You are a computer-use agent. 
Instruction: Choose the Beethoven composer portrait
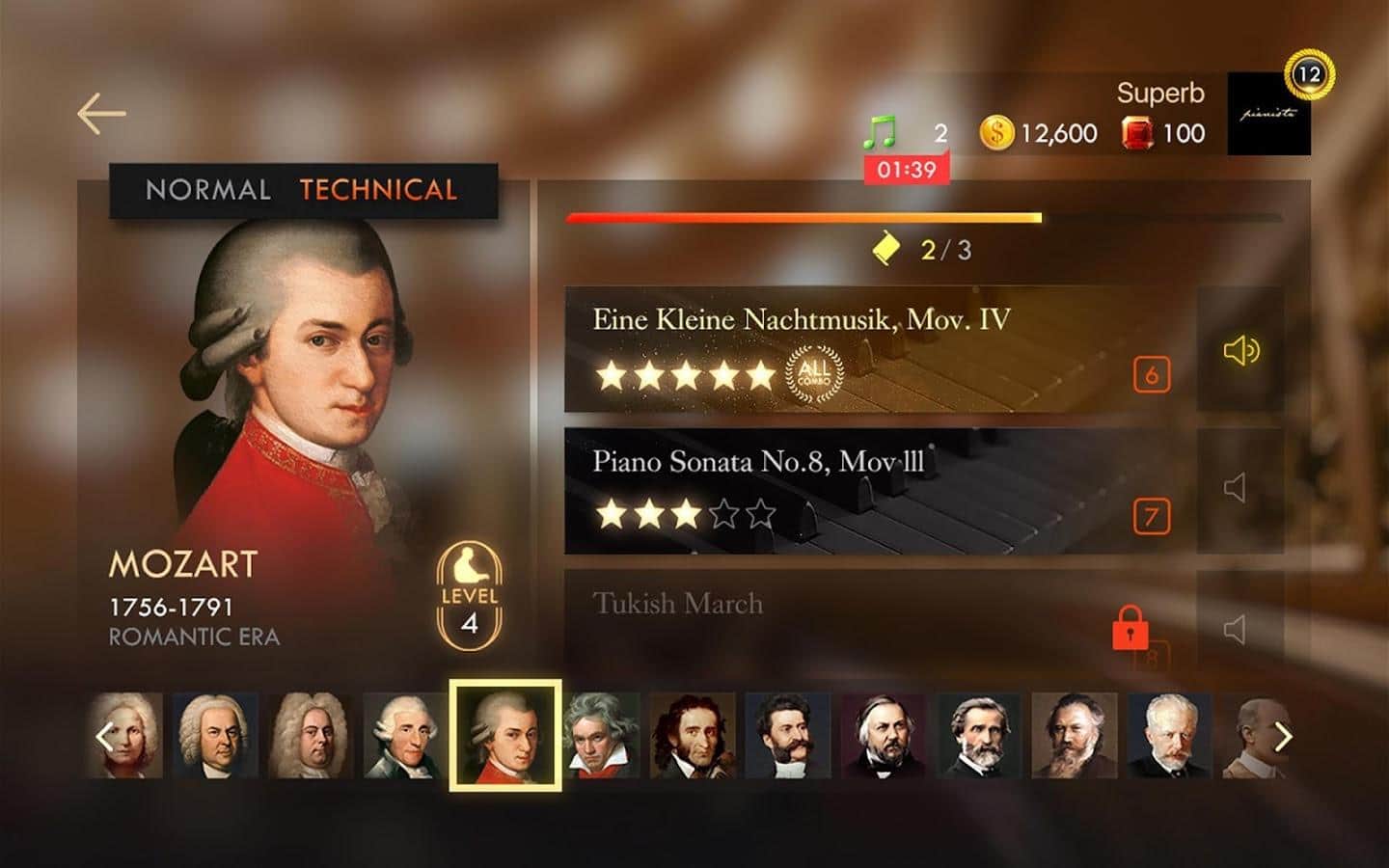tap(601, 735)
